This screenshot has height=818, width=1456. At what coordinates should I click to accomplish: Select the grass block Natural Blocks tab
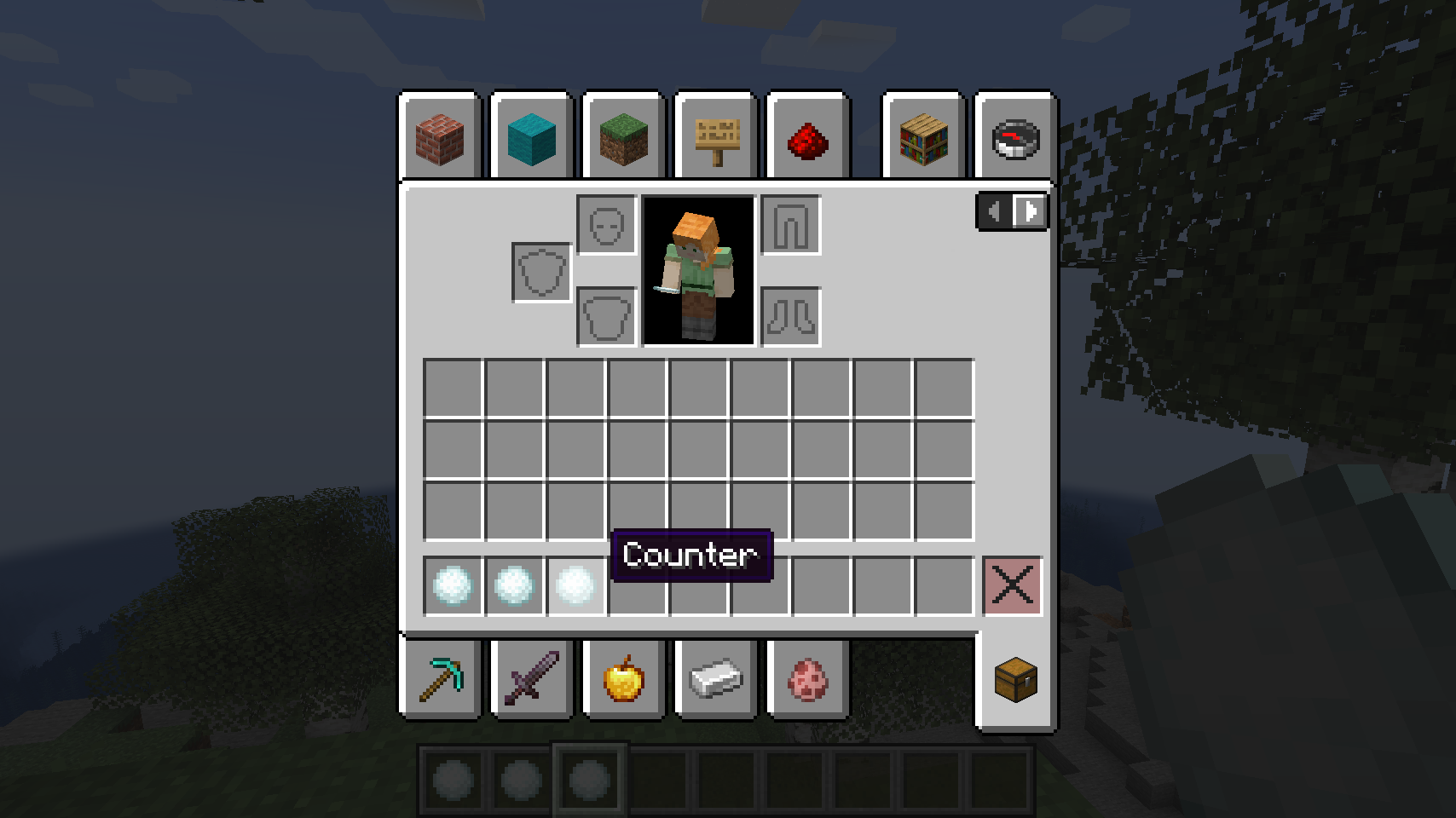point(624,136)
